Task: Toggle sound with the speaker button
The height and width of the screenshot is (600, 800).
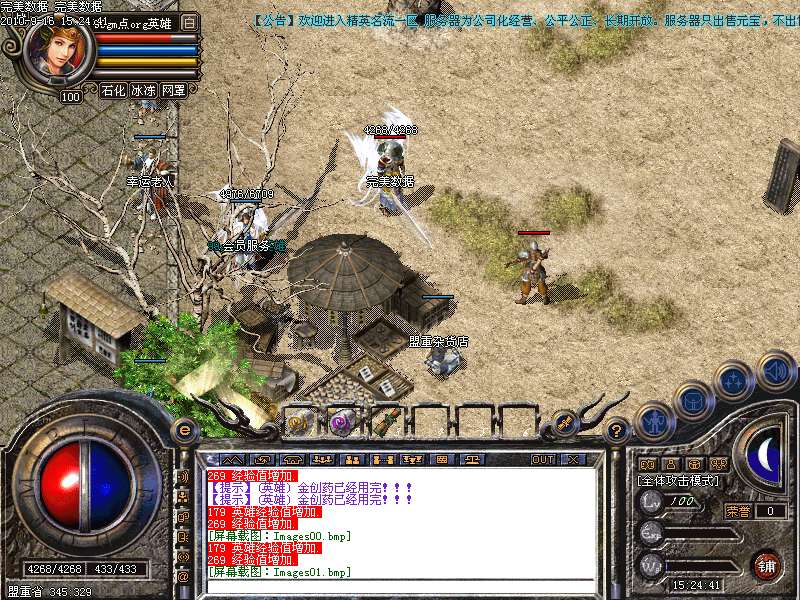Action: click(x=775, y=370)
